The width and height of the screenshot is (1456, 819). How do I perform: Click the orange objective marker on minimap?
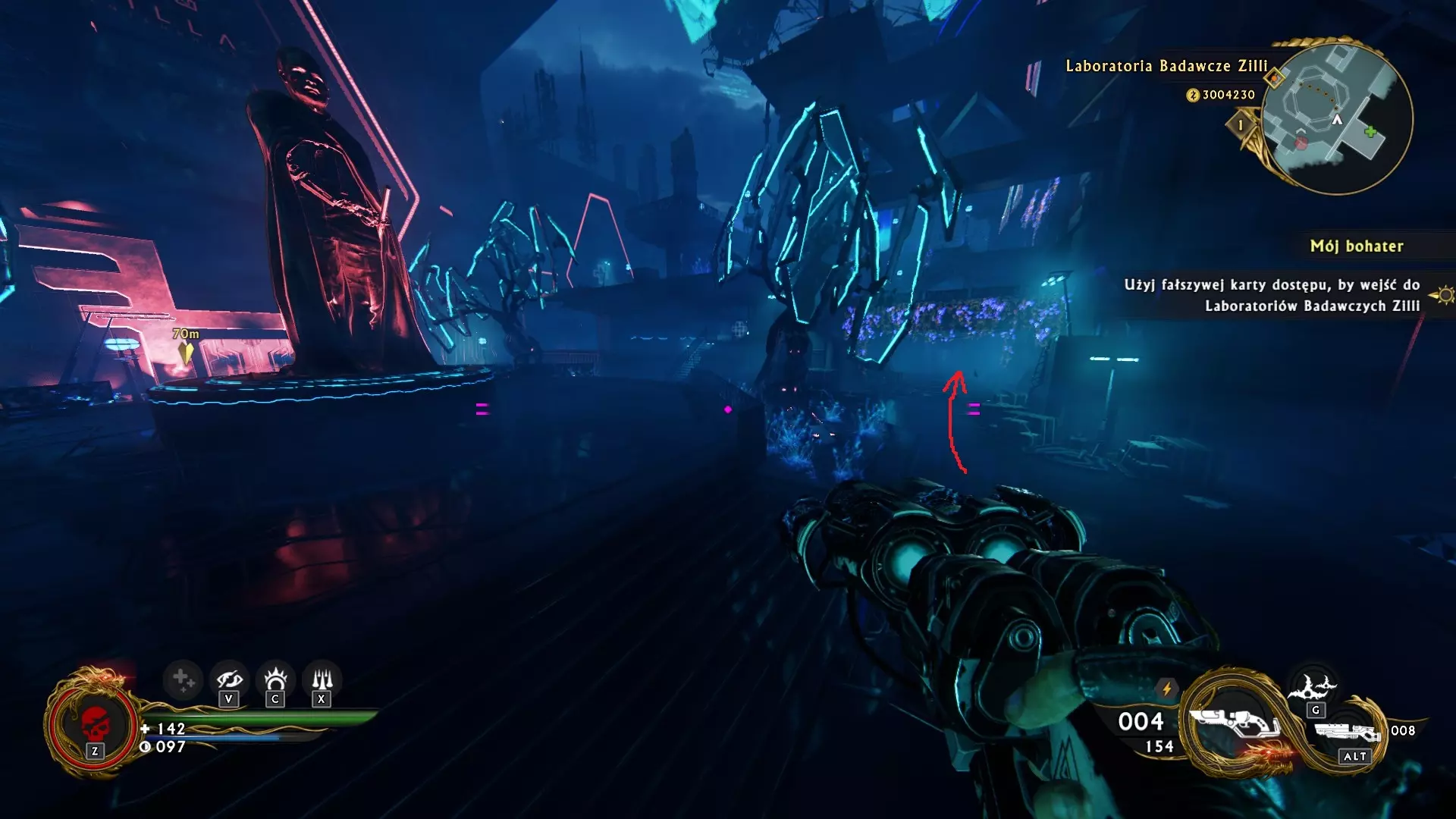pyautogui.click(x=1275, y=77)
